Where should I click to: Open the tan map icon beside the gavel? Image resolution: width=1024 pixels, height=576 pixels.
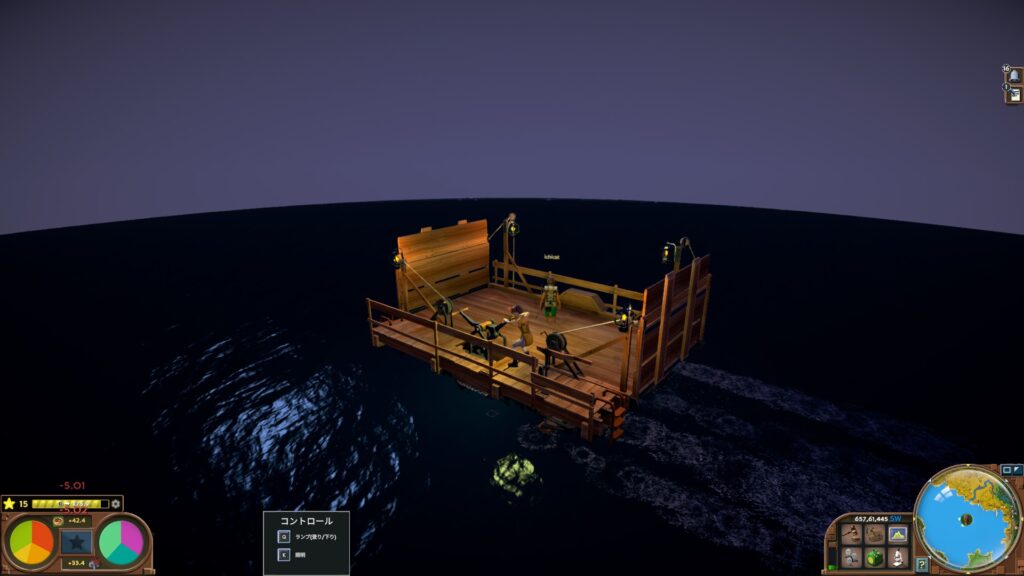(x=875, y=535)
